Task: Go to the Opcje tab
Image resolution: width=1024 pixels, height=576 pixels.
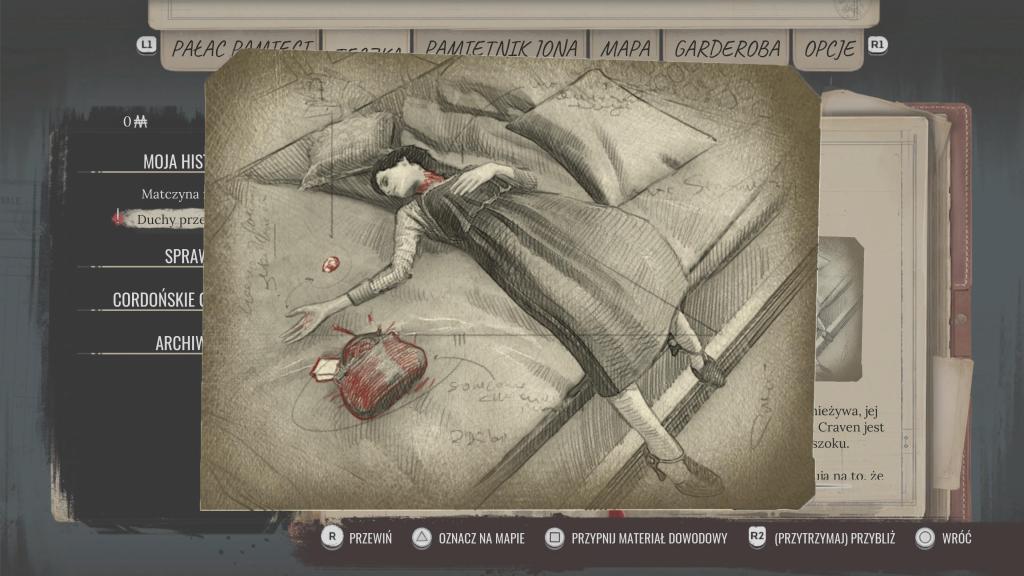Action: tap(830, 47)
